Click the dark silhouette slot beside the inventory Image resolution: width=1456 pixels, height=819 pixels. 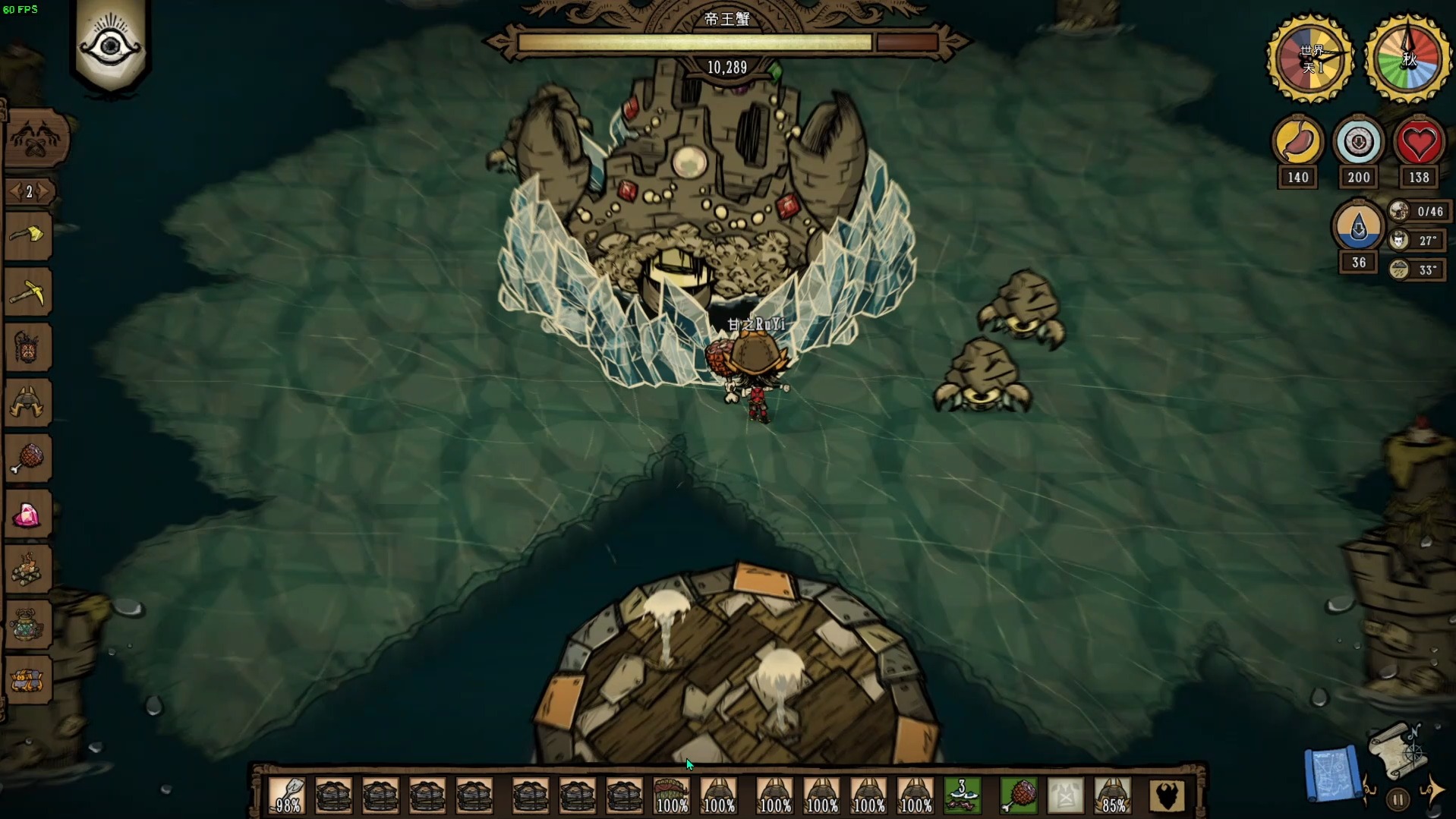(x=1166, y=795)
